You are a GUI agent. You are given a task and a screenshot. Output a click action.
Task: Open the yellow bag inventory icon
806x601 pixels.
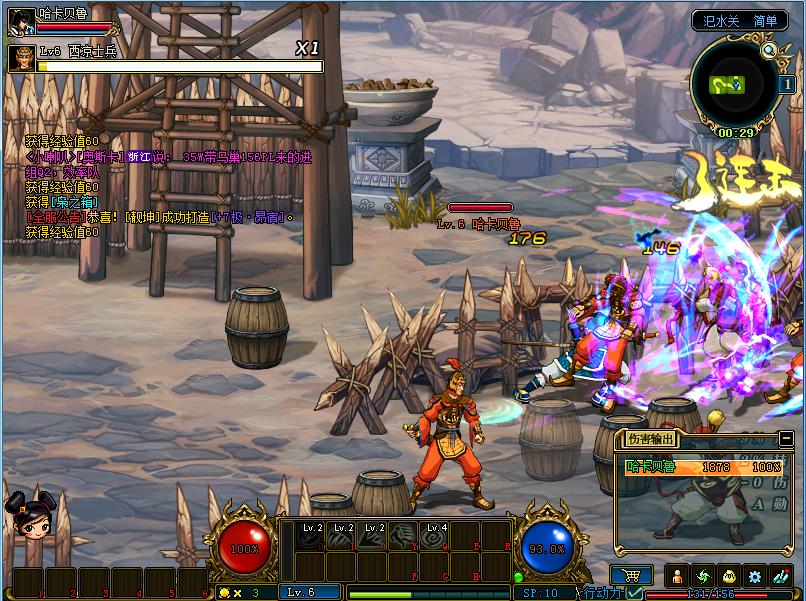pyautogui.click(x=728, y=576)
